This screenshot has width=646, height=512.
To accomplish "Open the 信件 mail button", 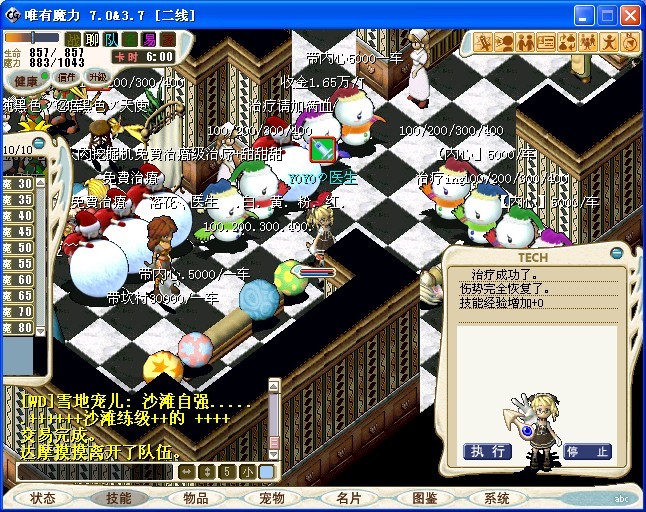I will [66, 77].
